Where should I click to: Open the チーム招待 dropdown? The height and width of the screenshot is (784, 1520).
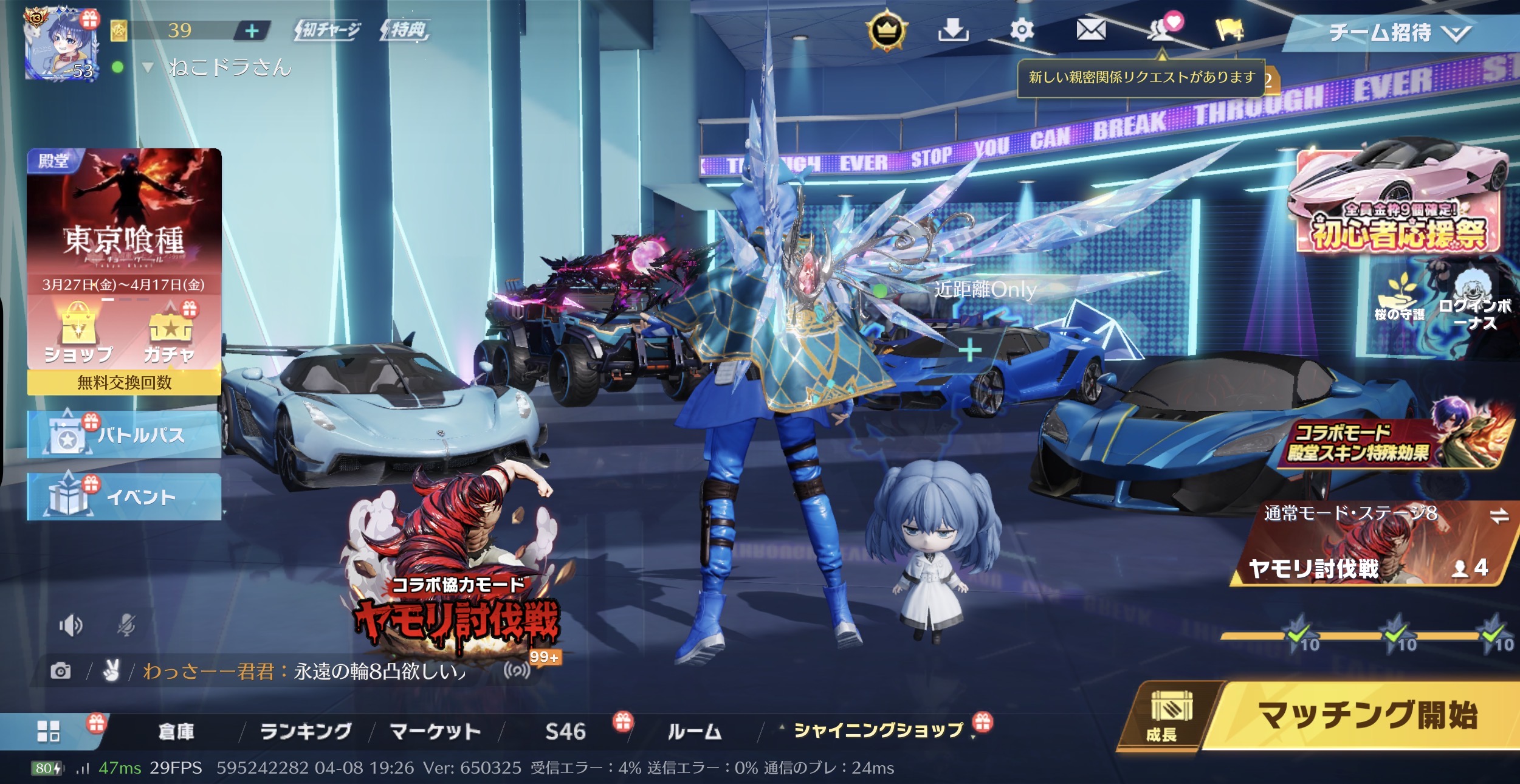(x=1398, y=33)
